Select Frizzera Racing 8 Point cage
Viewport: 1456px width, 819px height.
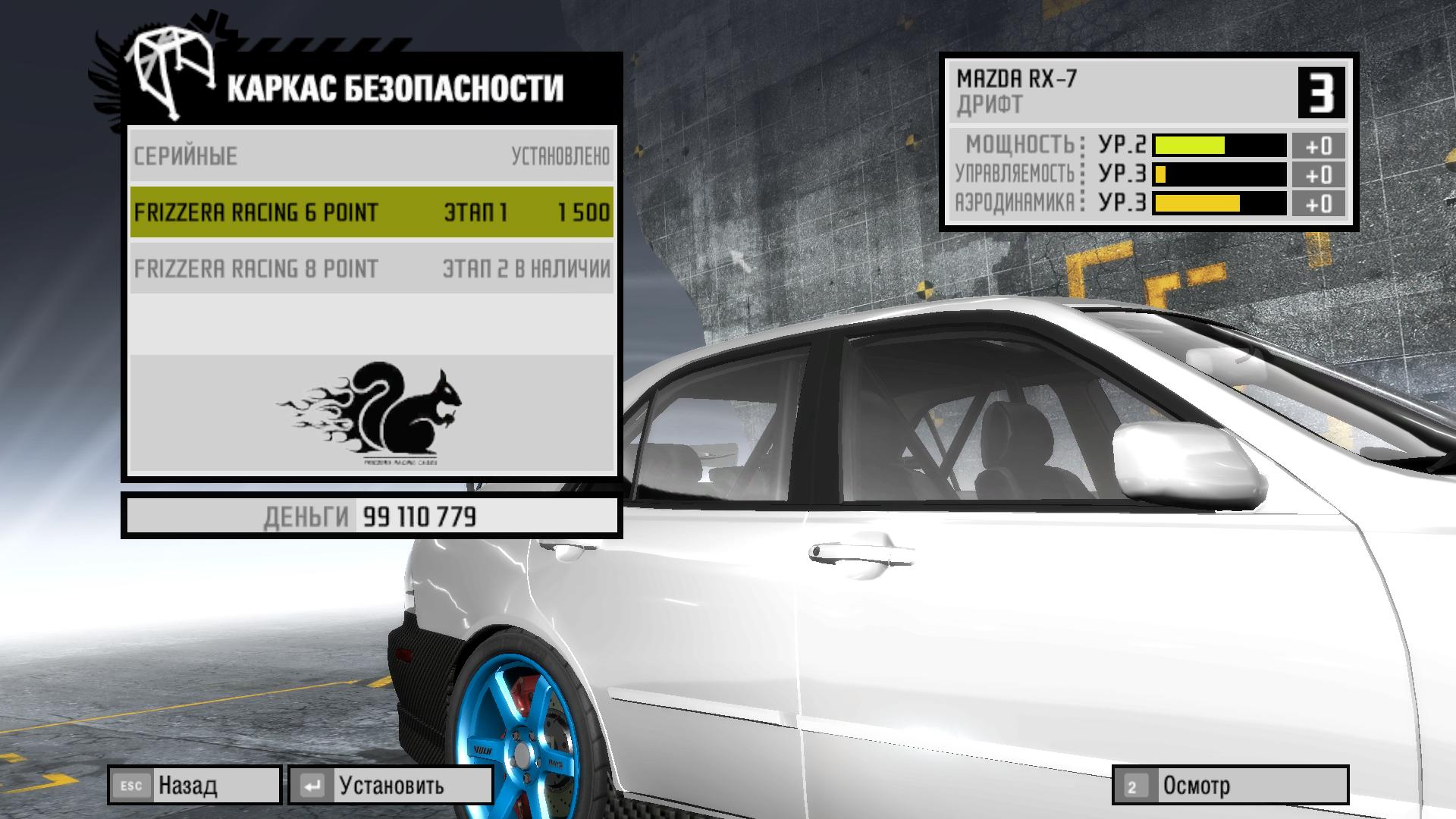(x=372, y=268)
